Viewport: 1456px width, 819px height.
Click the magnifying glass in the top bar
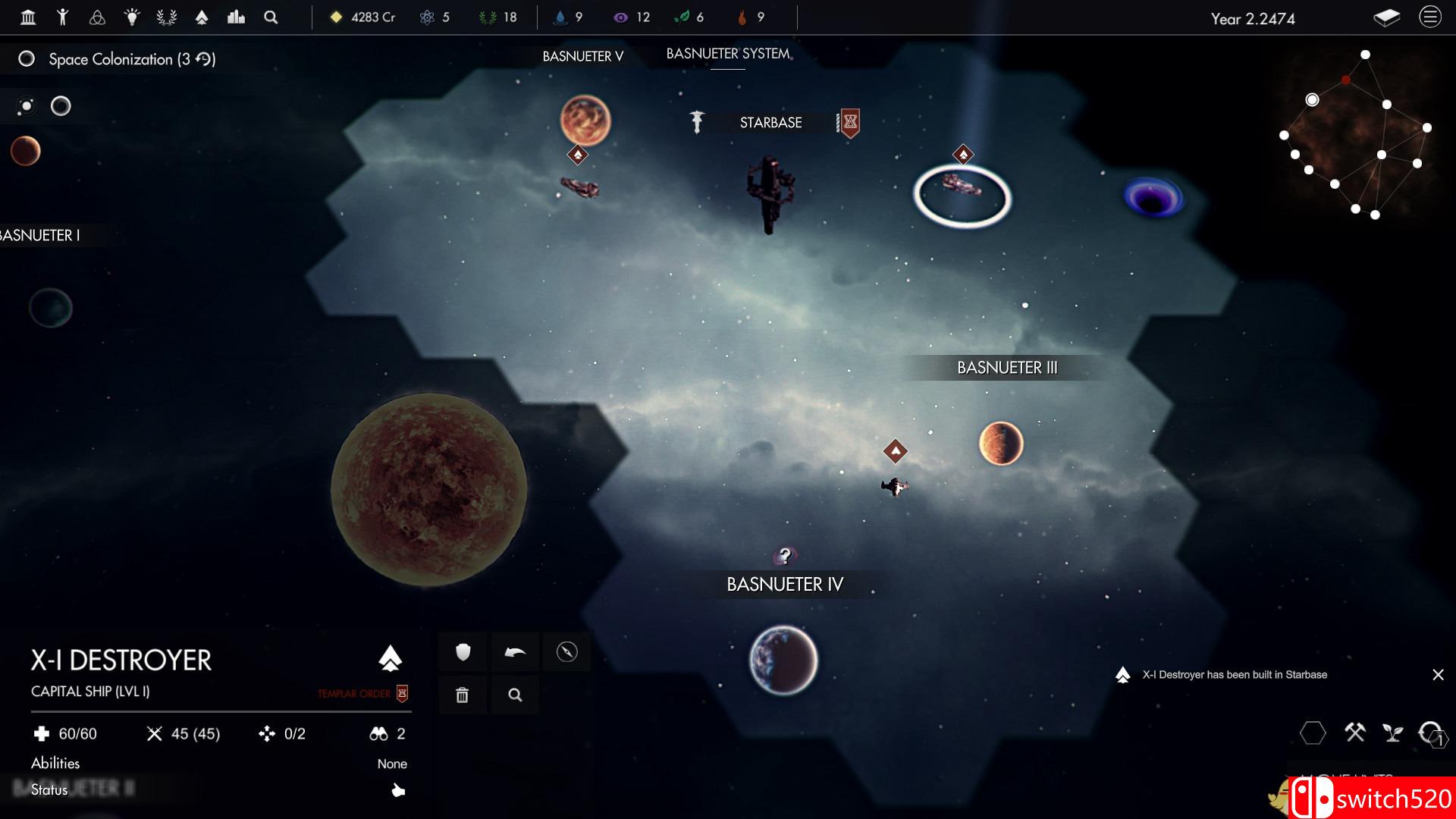[x=271, y=17]
